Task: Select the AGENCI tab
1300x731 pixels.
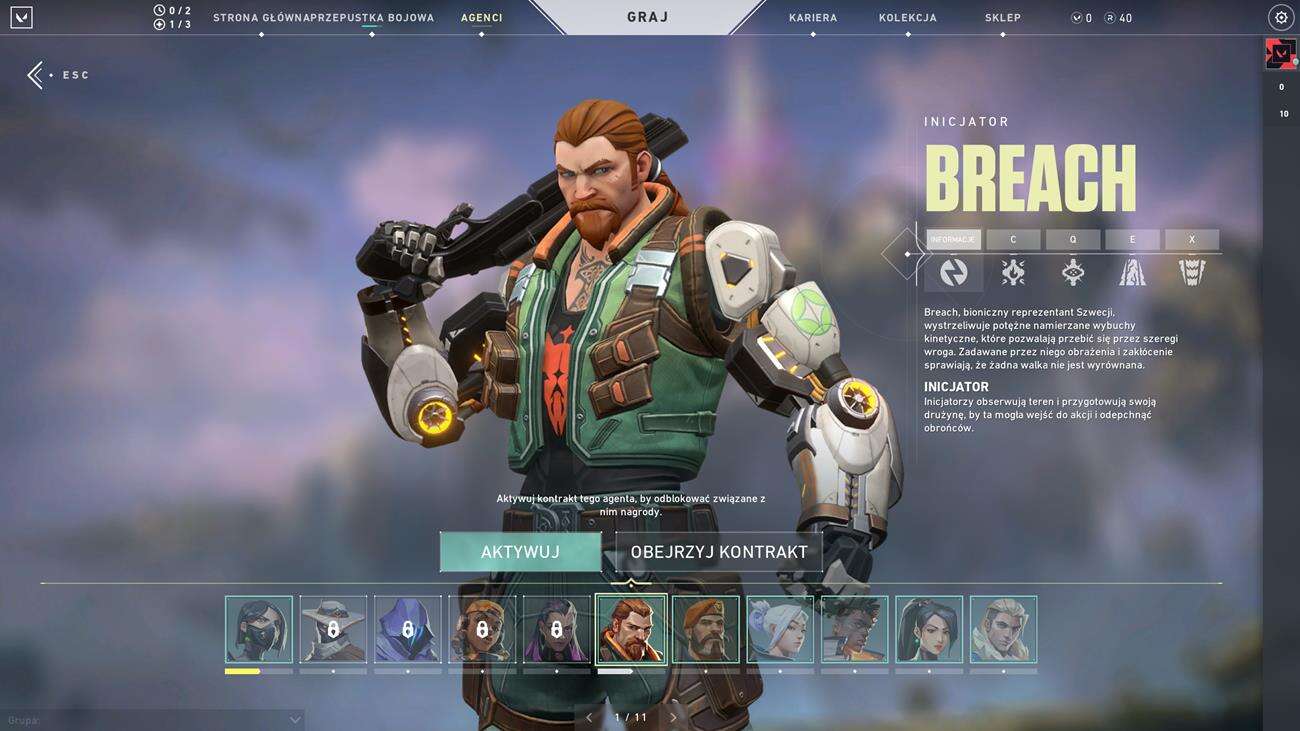Action: pyautogui.click(x=481, y=18)
